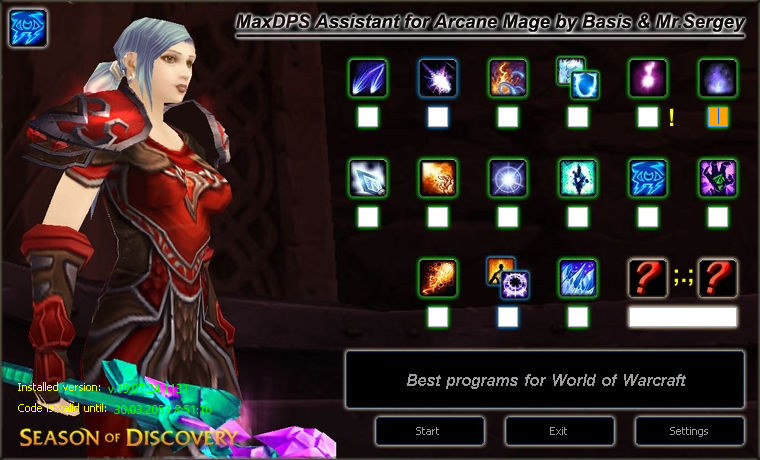
Task: Click the white text field under question marks
Action: point(683,317)
